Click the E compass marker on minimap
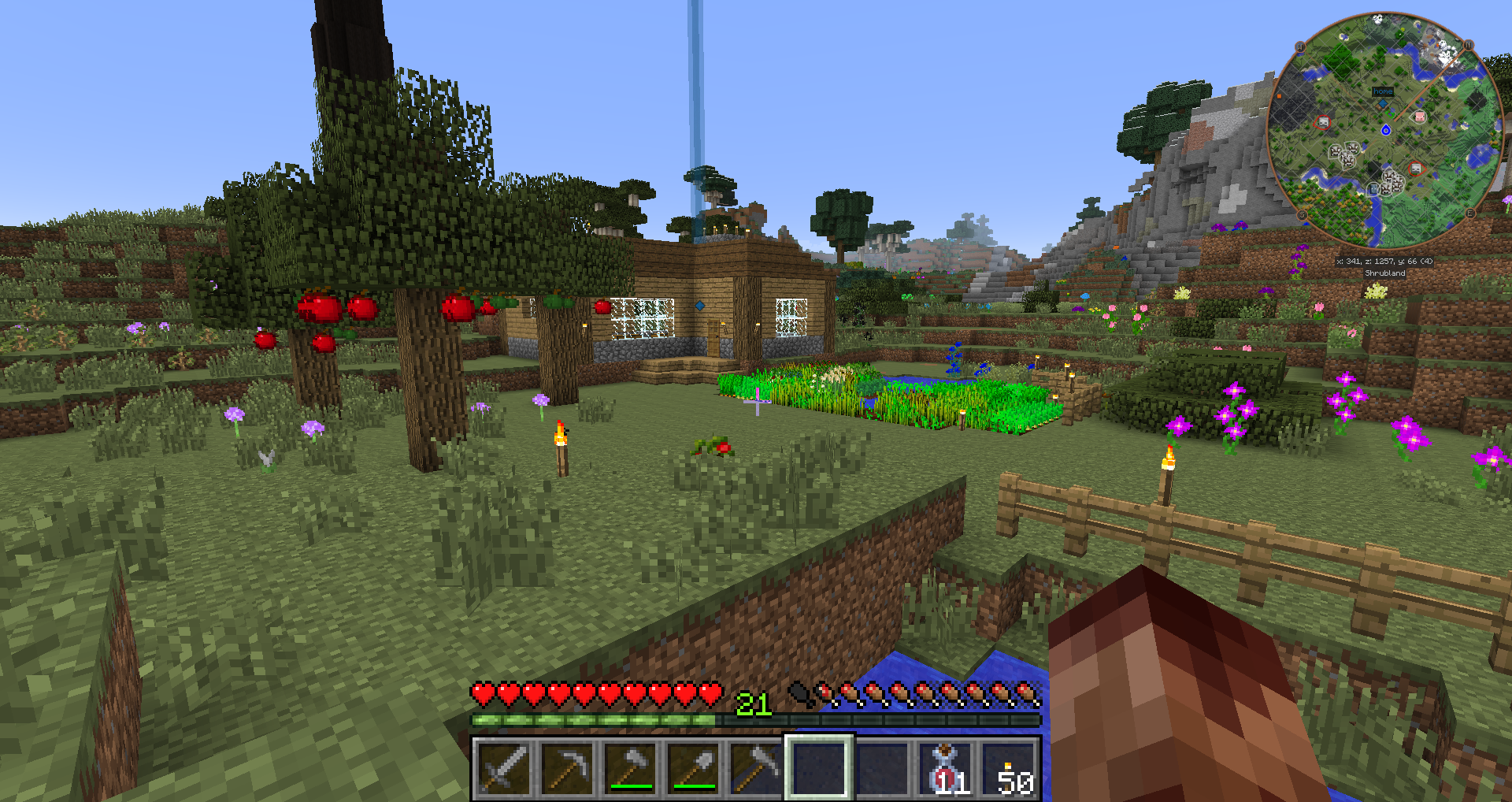Screen dimensions: 1512x802 point(1469,213)
